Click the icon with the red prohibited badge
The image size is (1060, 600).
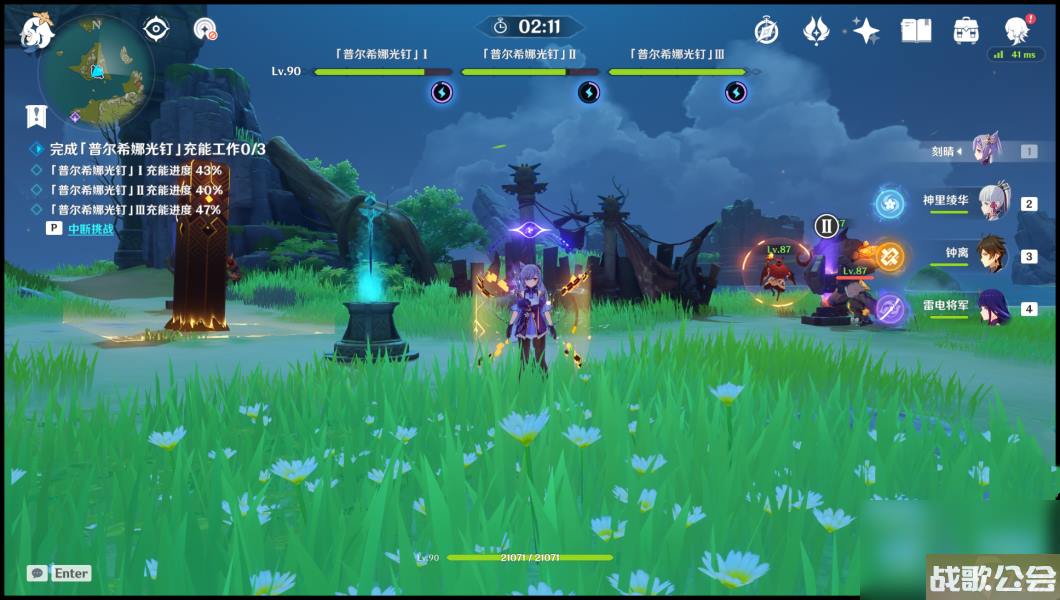205,29
